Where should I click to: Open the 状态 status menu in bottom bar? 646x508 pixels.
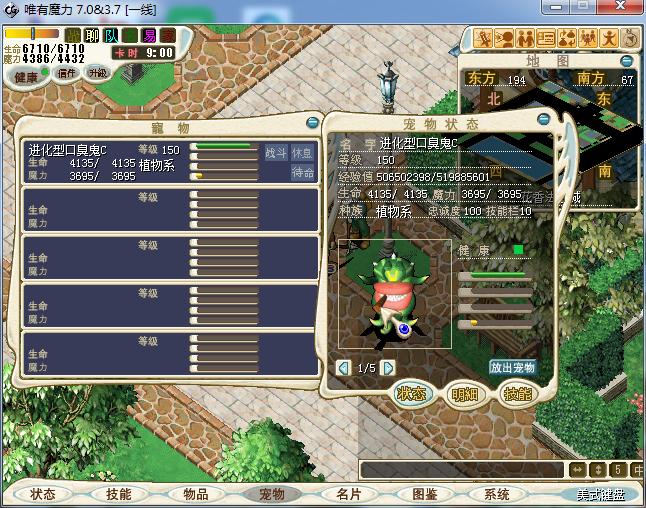click(x=42, y=494)
